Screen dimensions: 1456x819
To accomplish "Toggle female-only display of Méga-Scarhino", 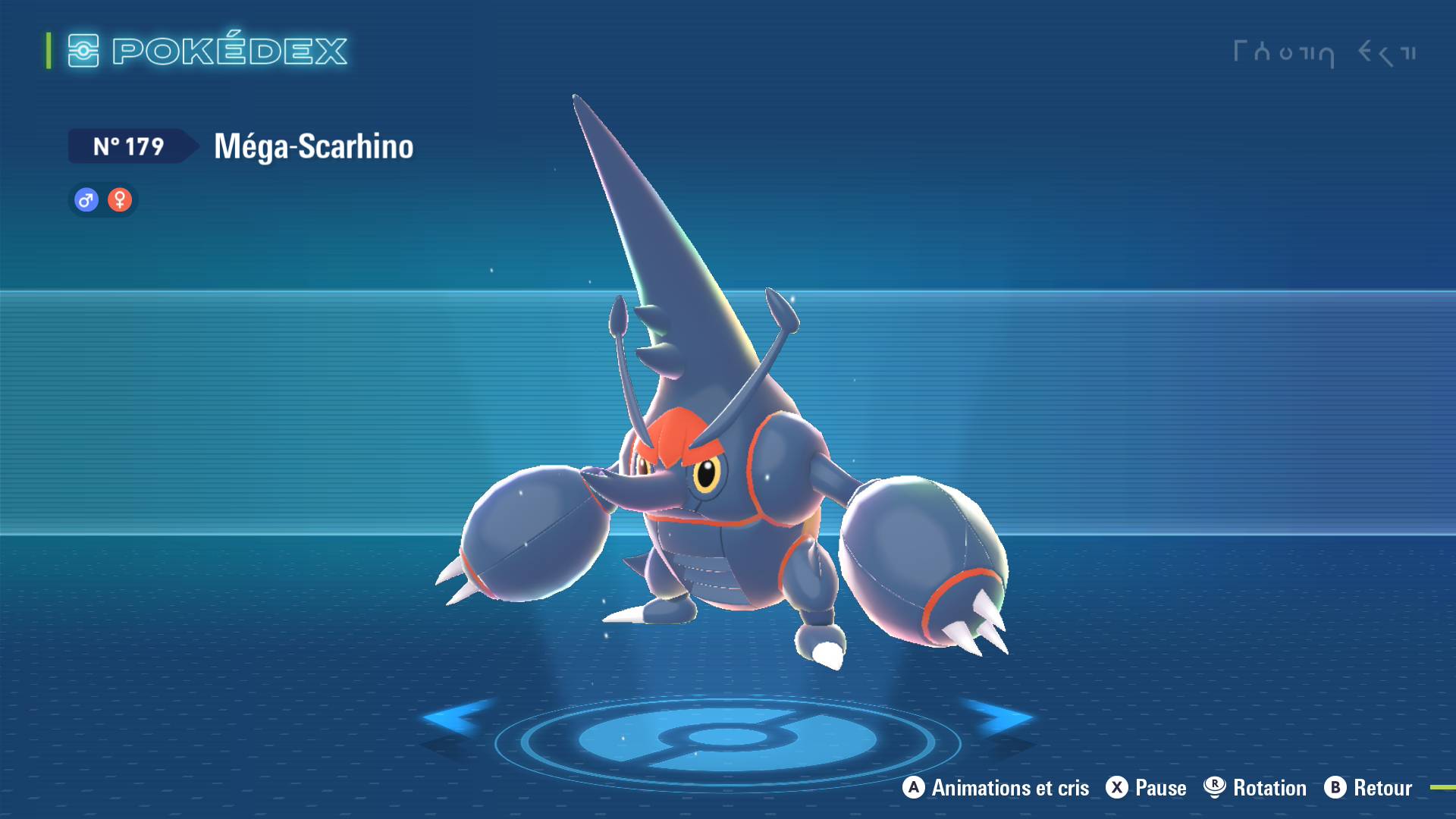I will coord(120,199).
